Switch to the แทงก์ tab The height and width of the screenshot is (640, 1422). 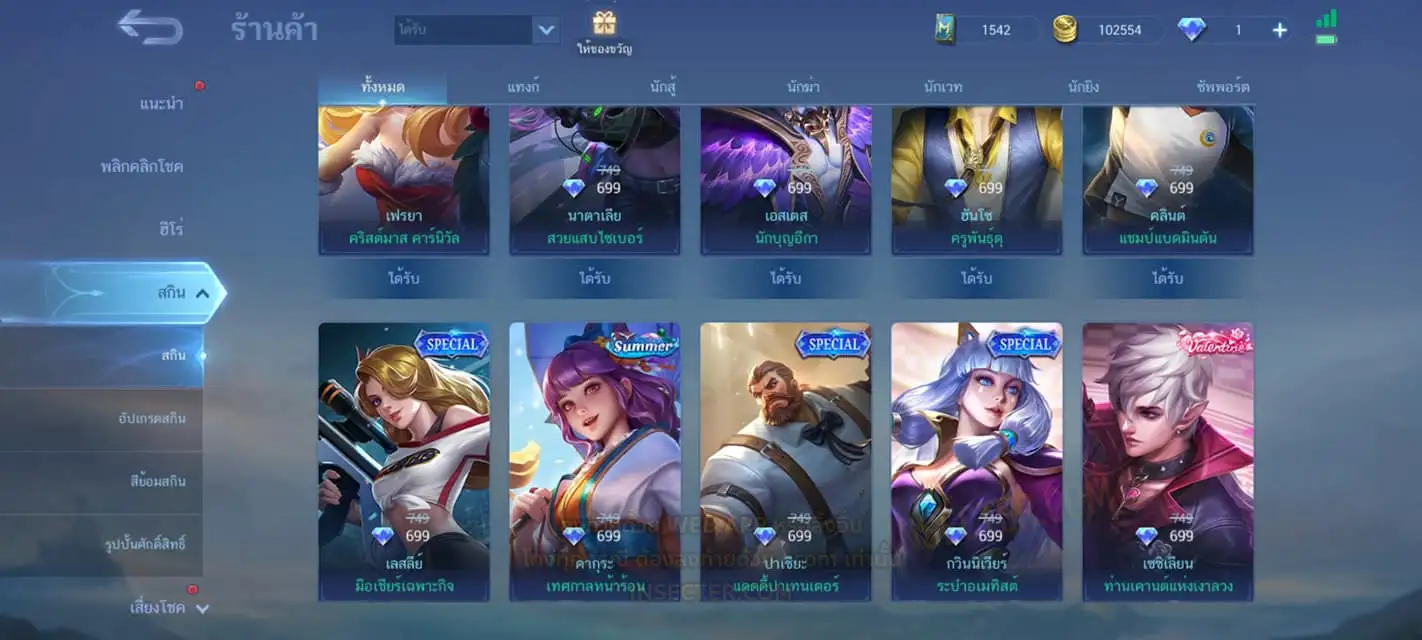click(x=523, y=87)
